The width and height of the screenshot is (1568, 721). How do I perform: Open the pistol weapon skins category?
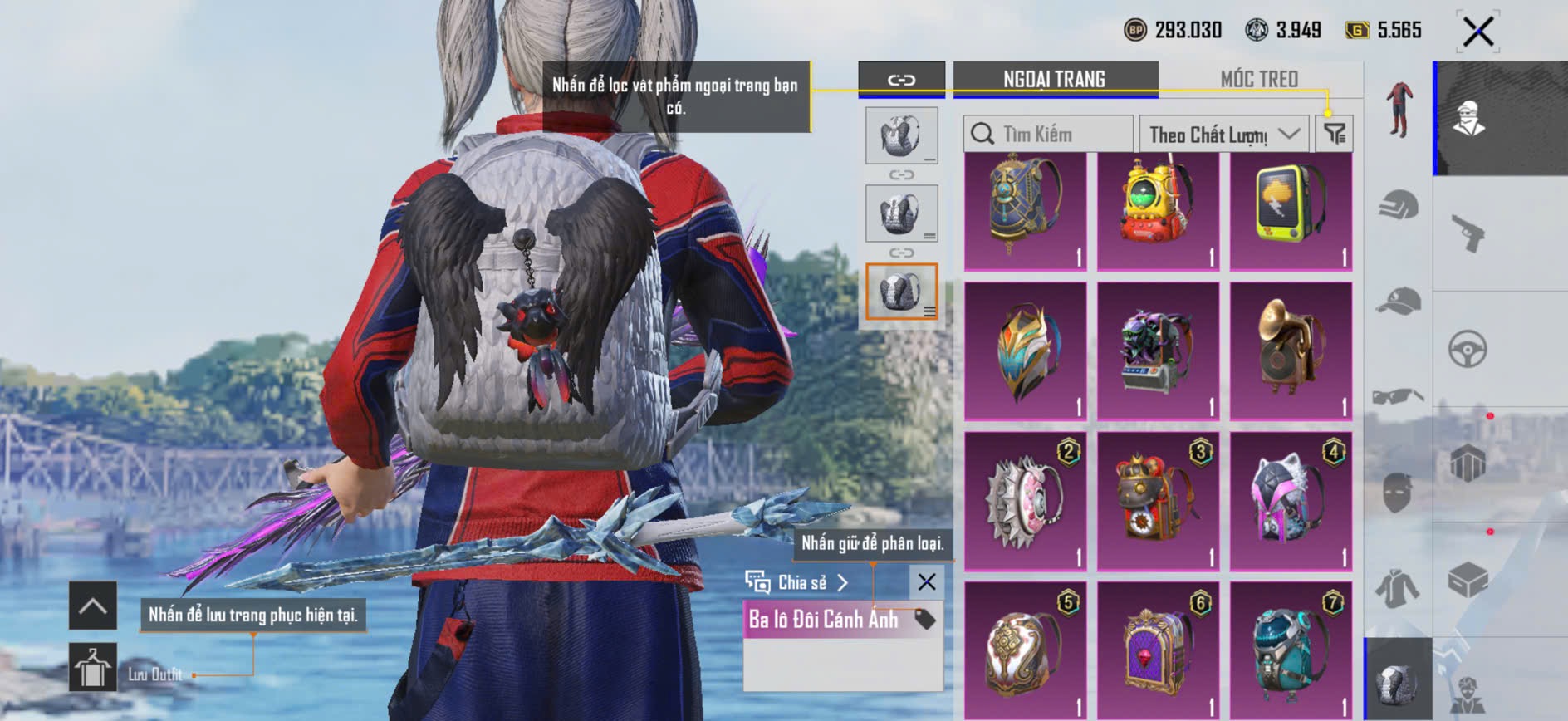click(x=1468, y=233)
